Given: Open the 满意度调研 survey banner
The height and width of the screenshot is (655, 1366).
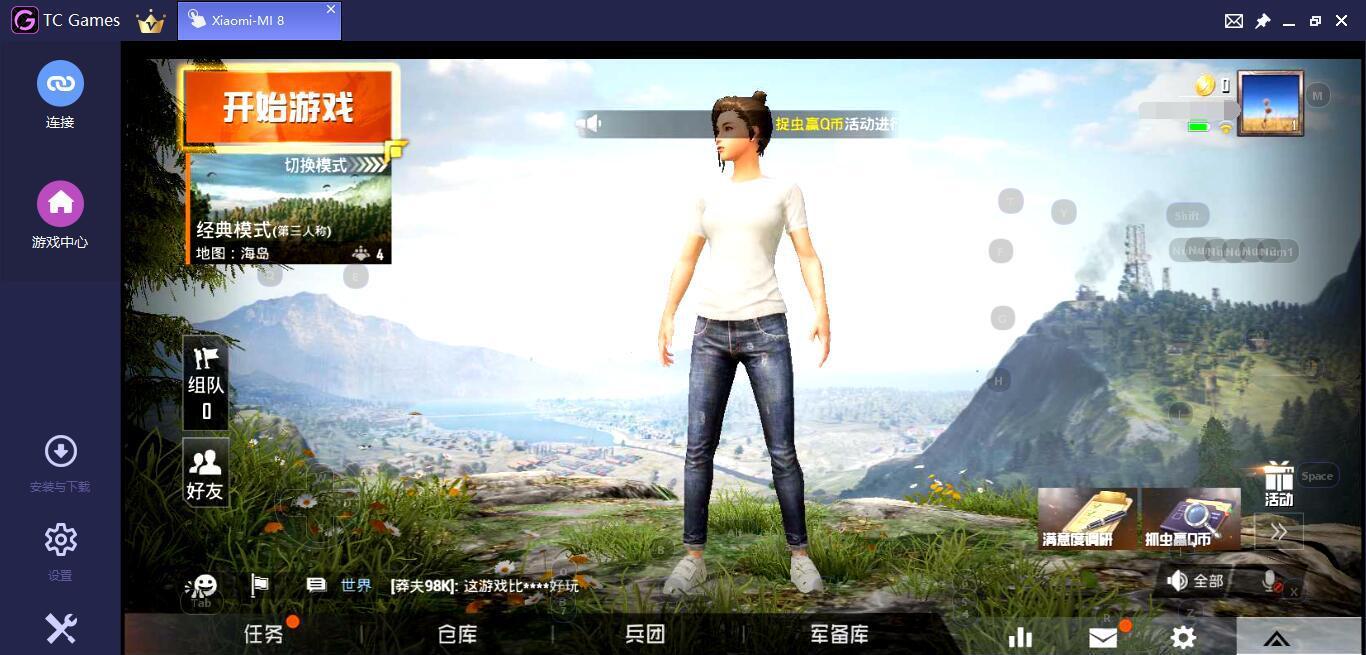Looking at the screenshot, I should pos(1087,519).
